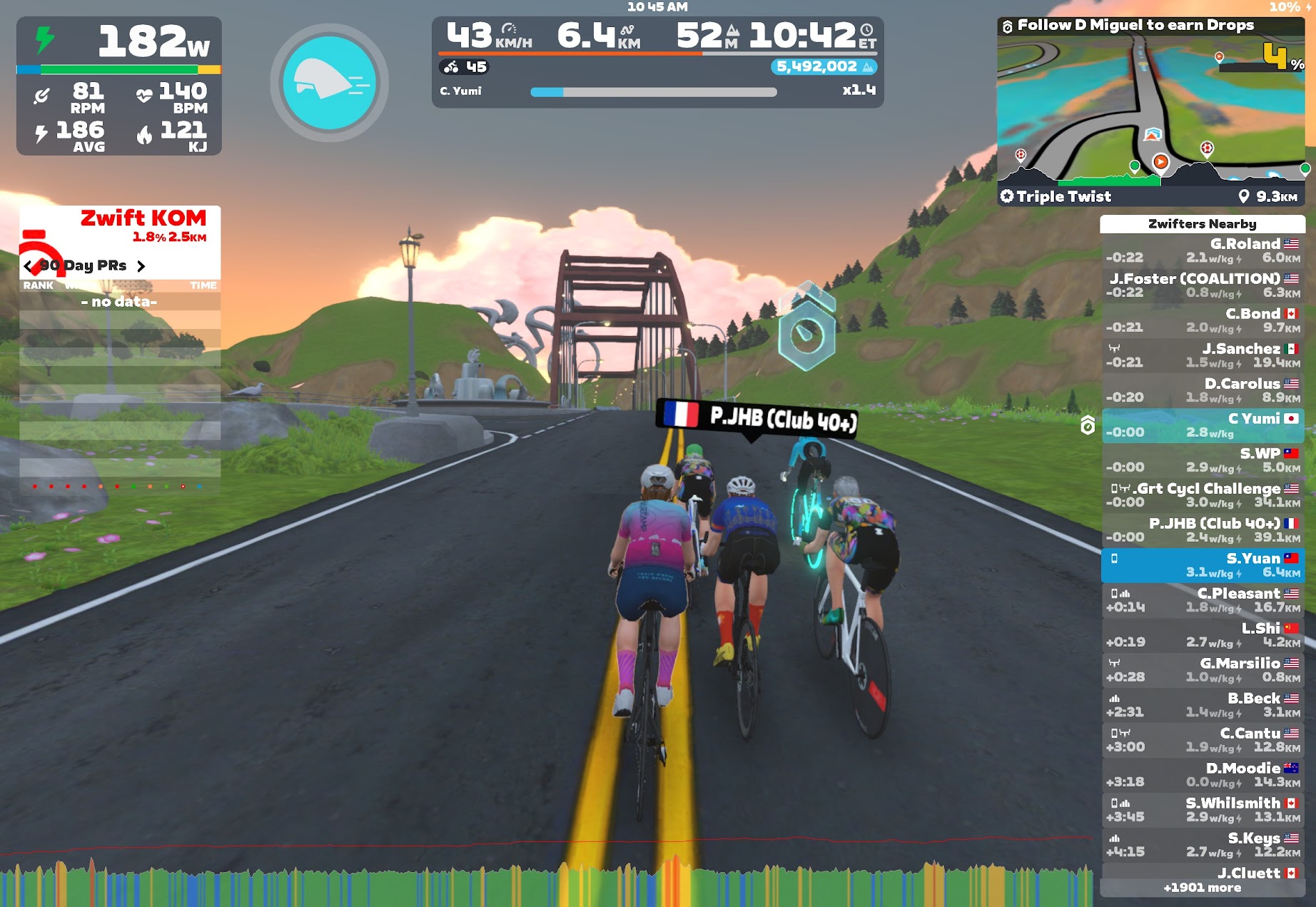This screenshot has width=1316, height=907.
Task: Activate the aero helmet power-up
Action: coord(329,83)
